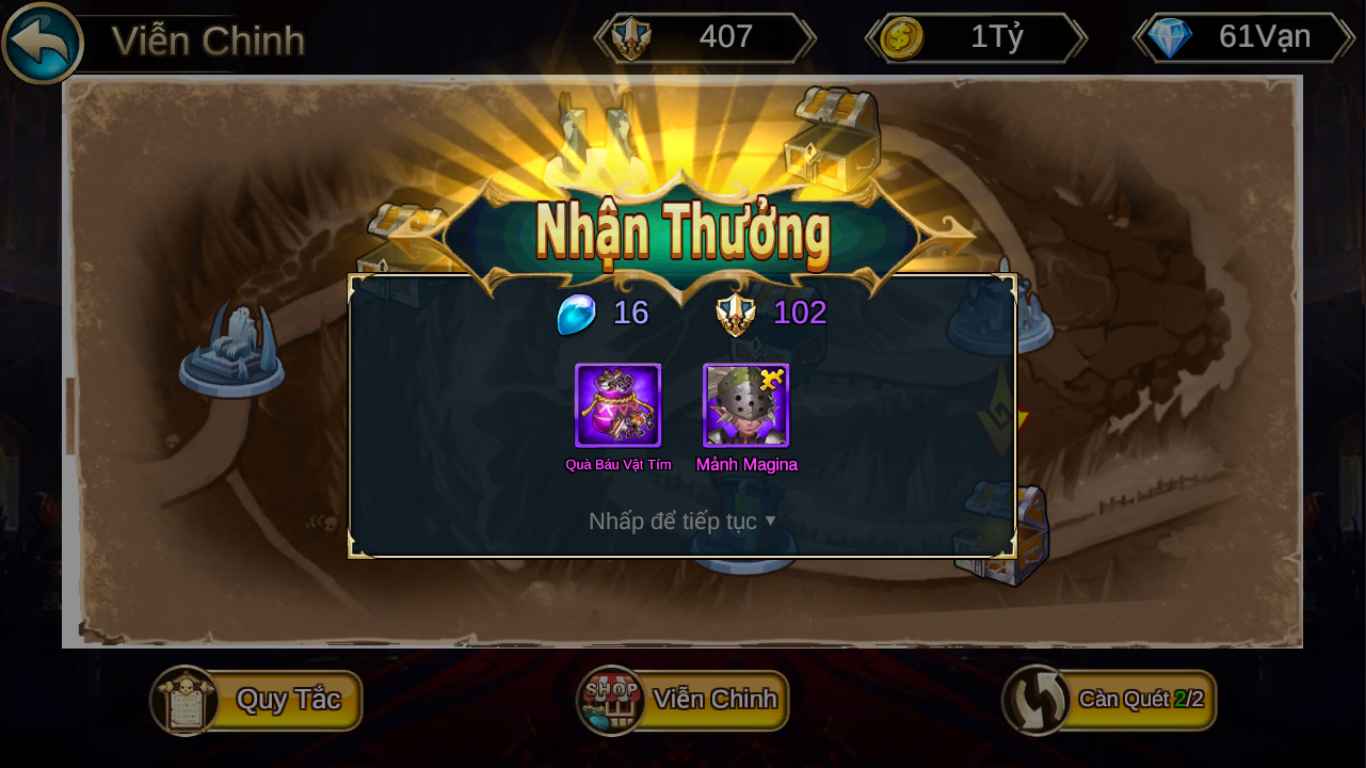Select the Quà Báu Vật Tím reward

(618, 405)
